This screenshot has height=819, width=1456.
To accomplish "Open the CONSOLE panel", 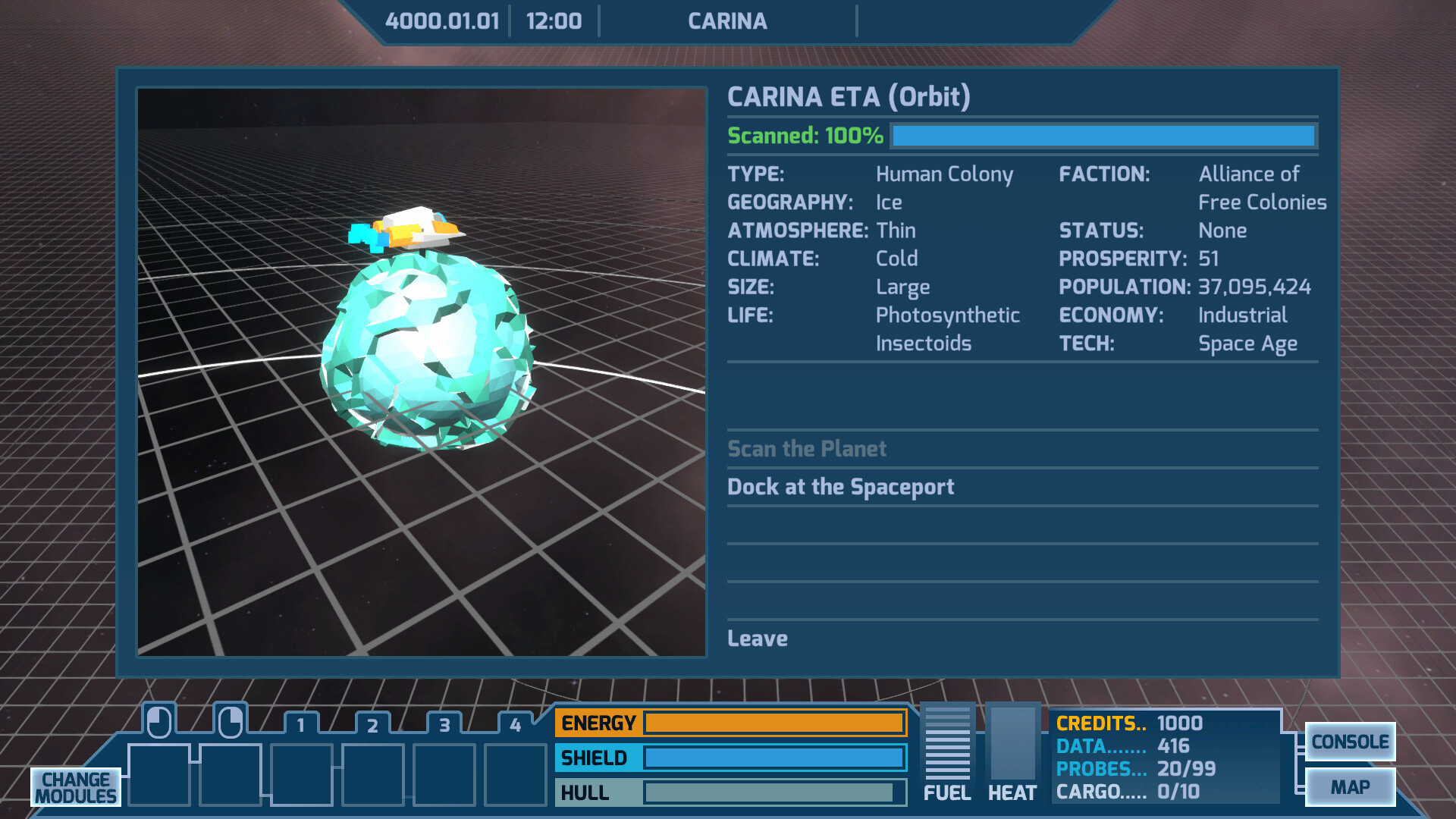I will (x=1351, y=742).
